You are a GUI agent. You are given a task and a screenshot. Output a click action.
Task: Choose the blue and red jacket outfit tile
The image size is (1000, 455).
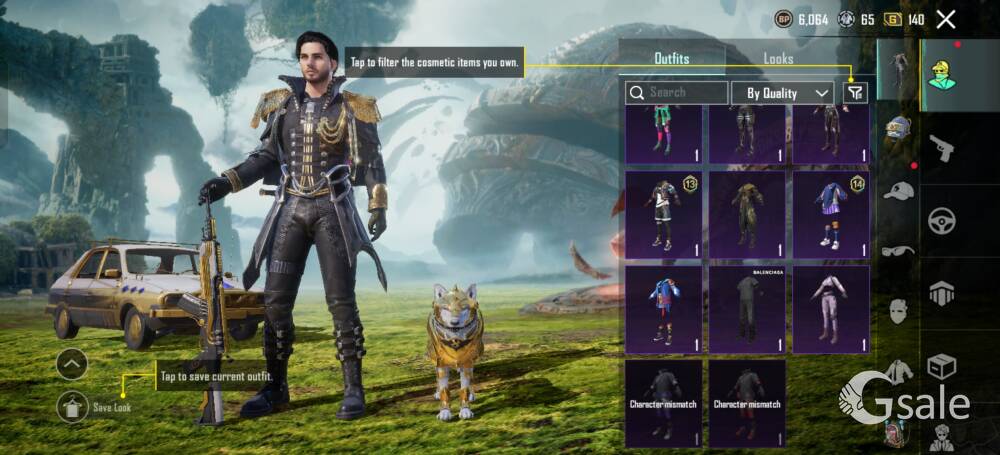click(x=663, y=309)
